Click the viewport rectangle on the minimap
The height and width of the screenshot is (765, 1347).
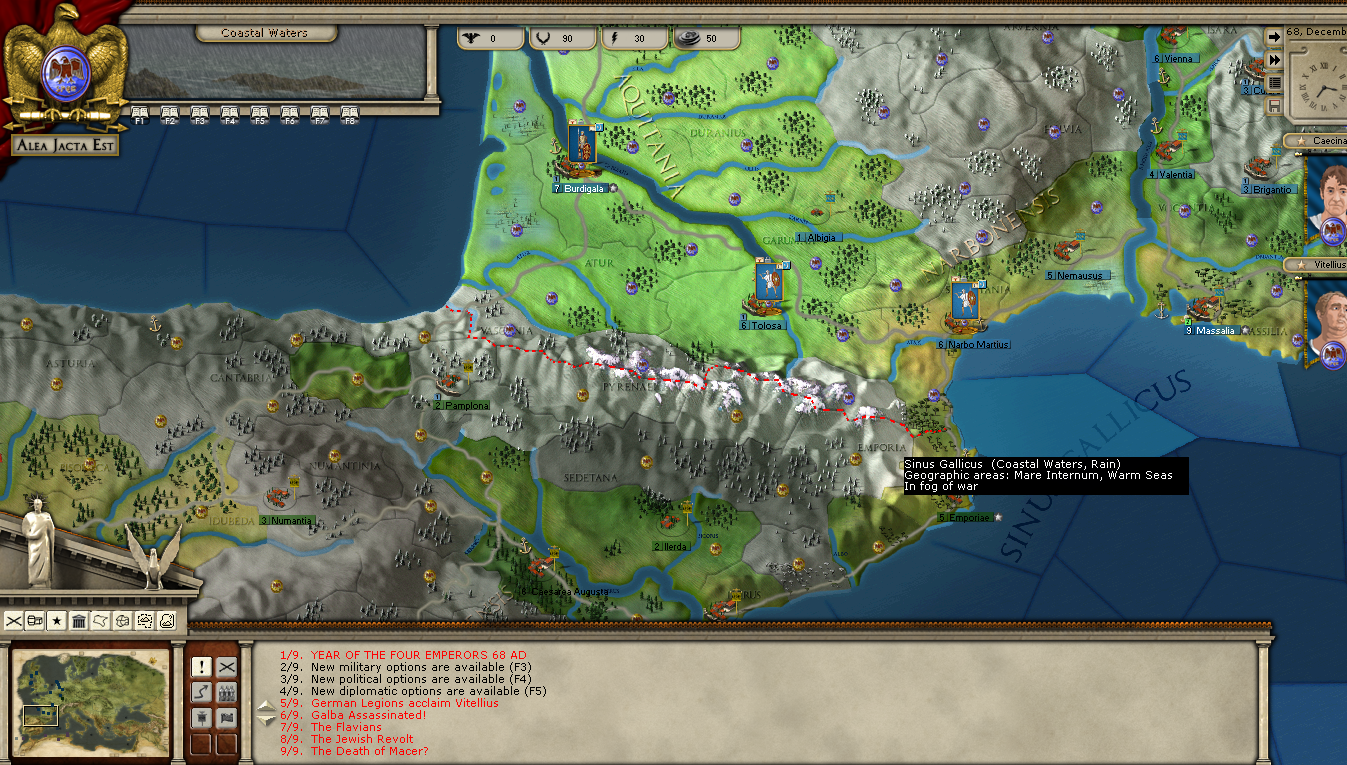point(39,717)
